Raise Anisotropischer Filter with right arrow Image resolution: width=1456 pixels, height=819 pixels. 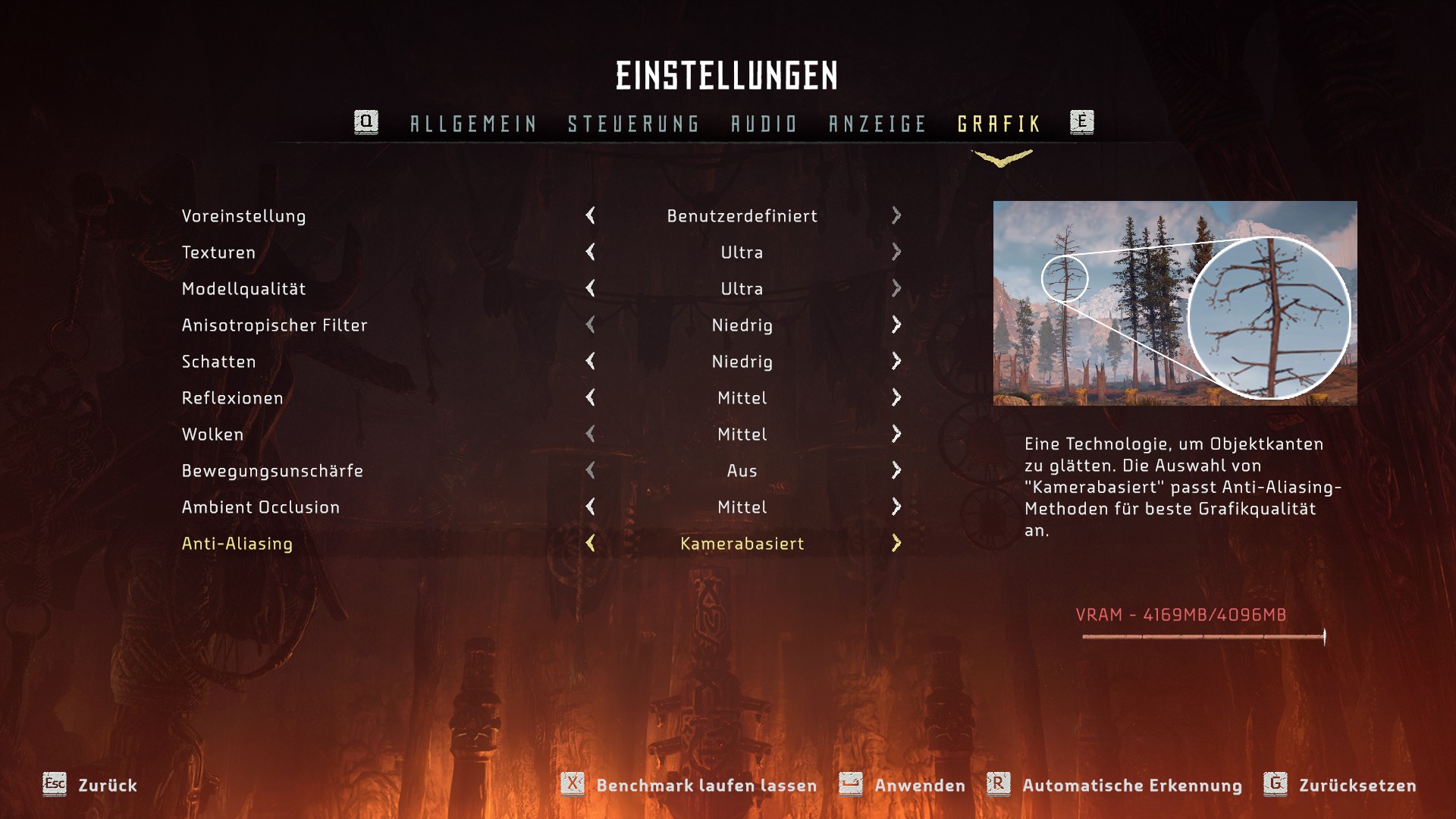click(x=896, y=325)
